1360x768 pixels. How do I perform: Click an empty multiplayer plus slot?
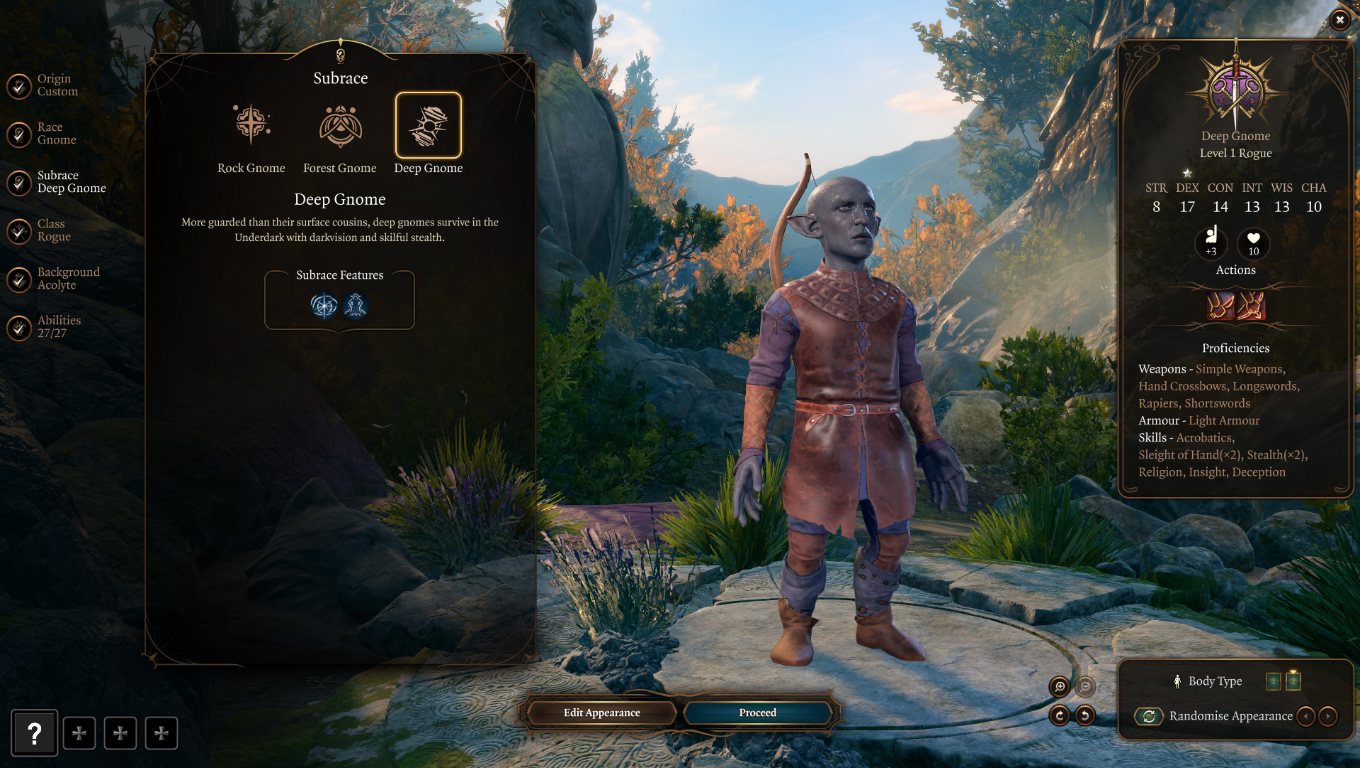point(79,733)
